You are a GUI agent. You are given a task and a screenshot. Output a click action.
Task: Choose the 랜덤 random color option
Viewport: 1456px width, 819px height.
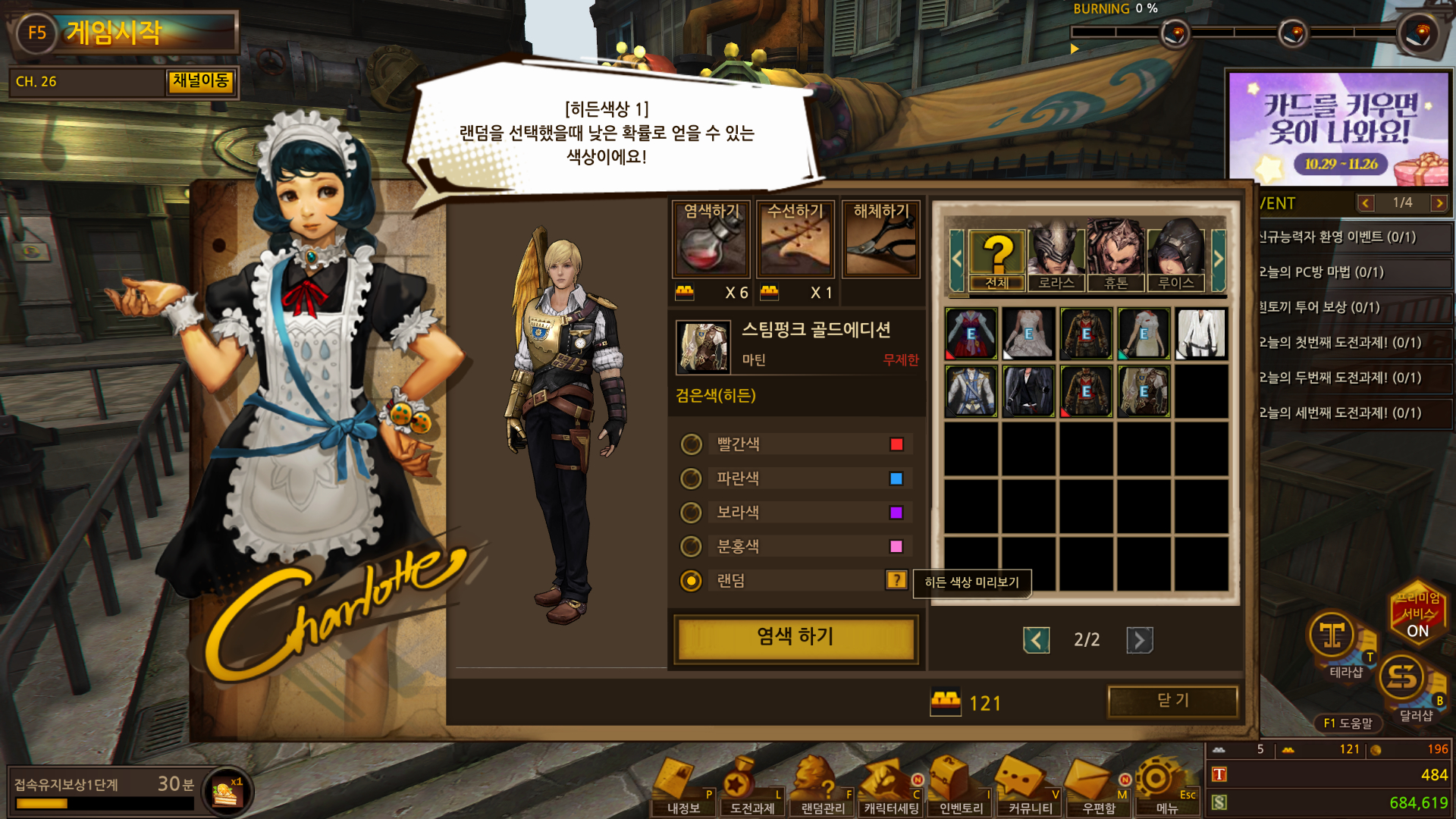691,581
